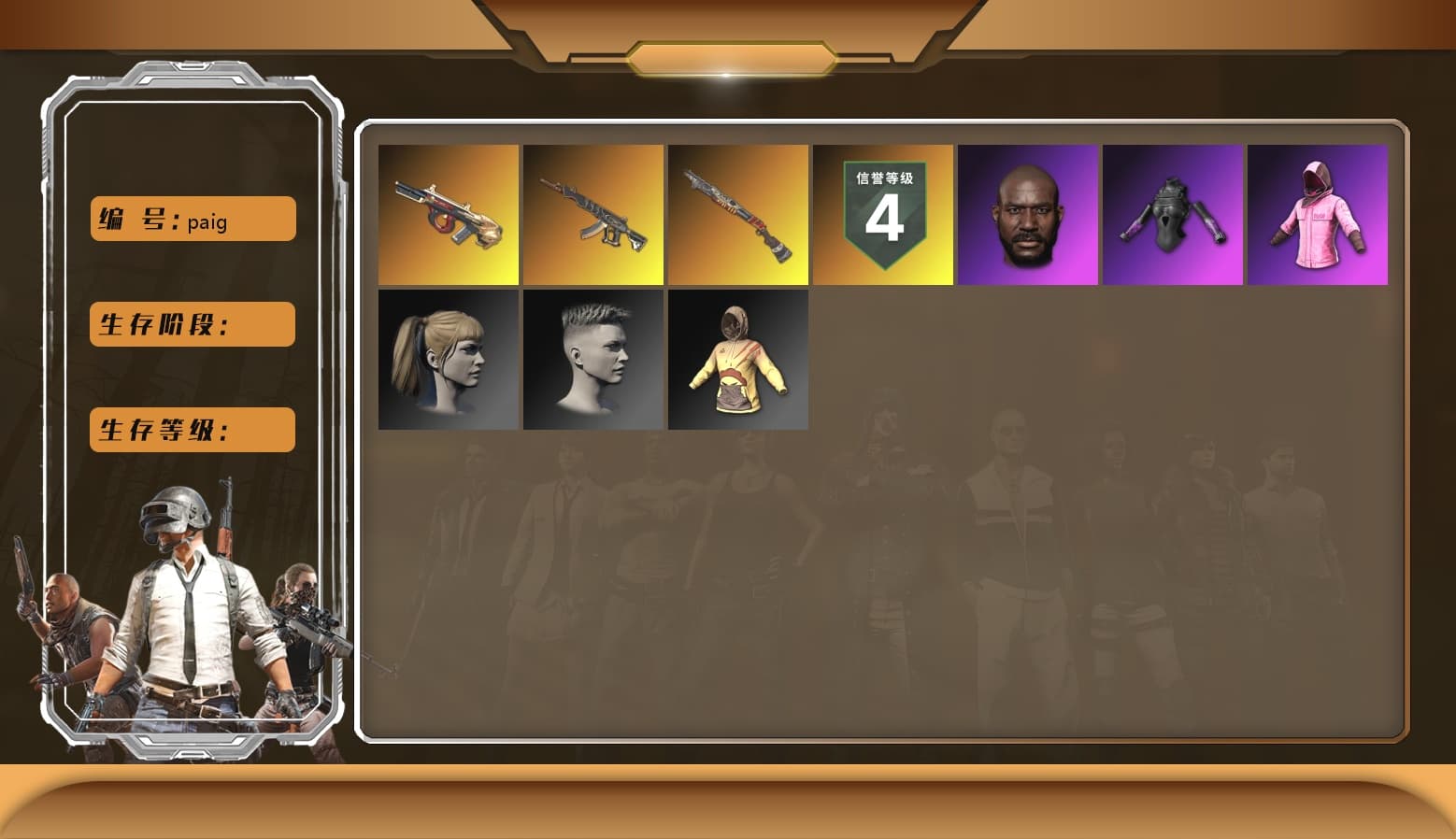
Task: Select the 生存阶段 field
Action: coord(192,324)
